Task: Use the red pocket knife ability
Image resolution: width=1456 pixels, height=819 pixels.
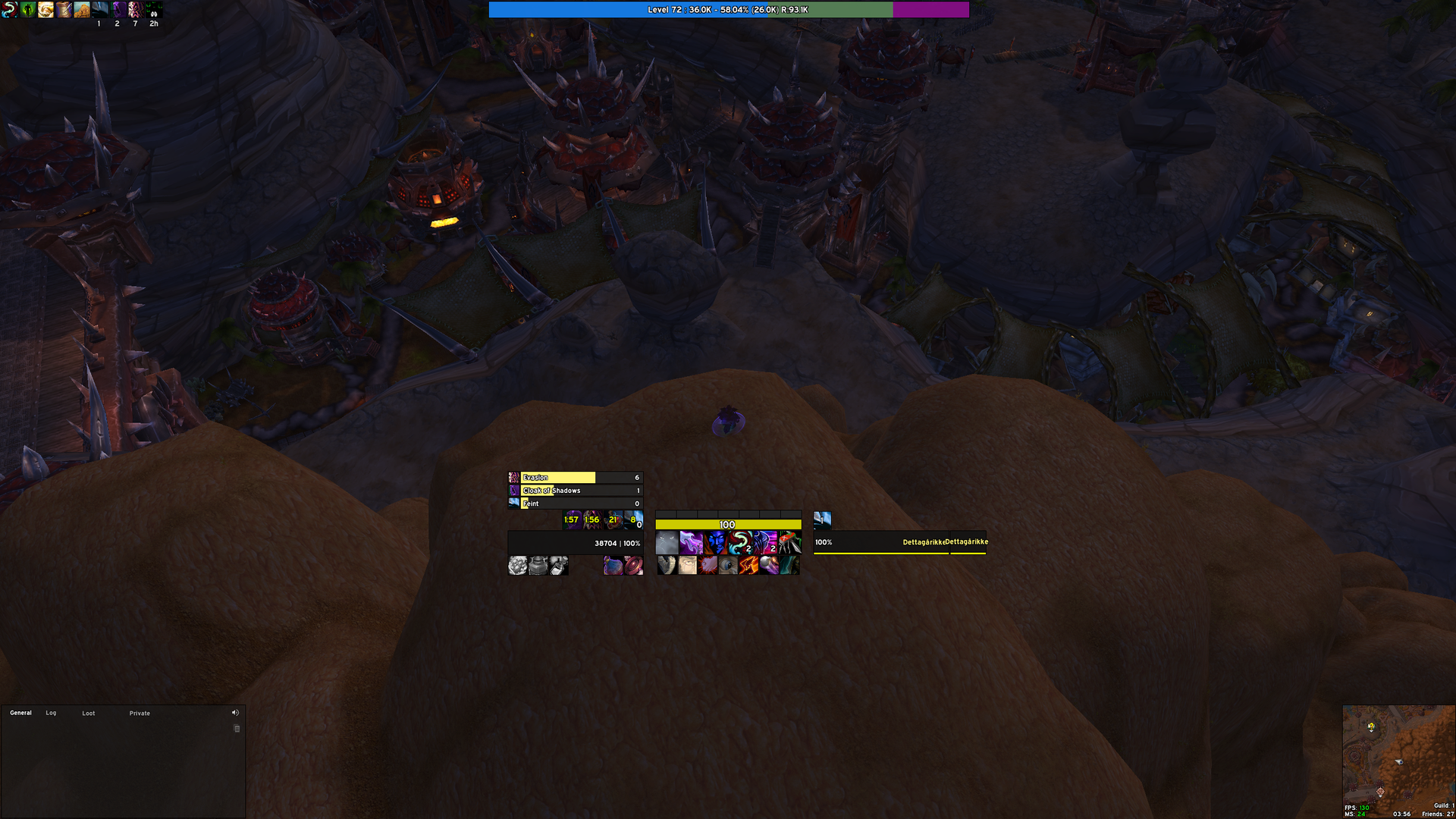Action: point(789,543)
